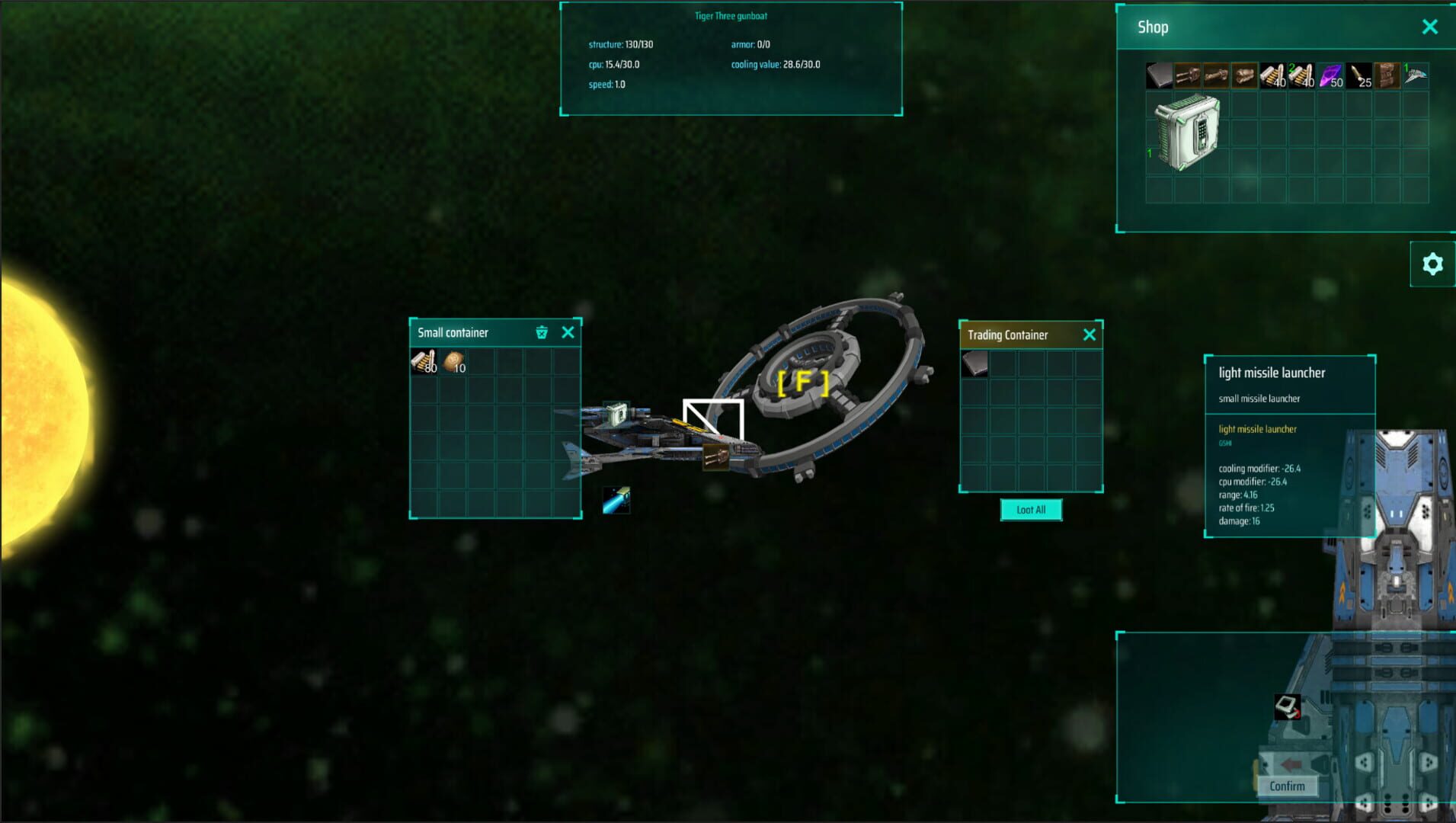Open settings with the gear icon

[1433, 264]
